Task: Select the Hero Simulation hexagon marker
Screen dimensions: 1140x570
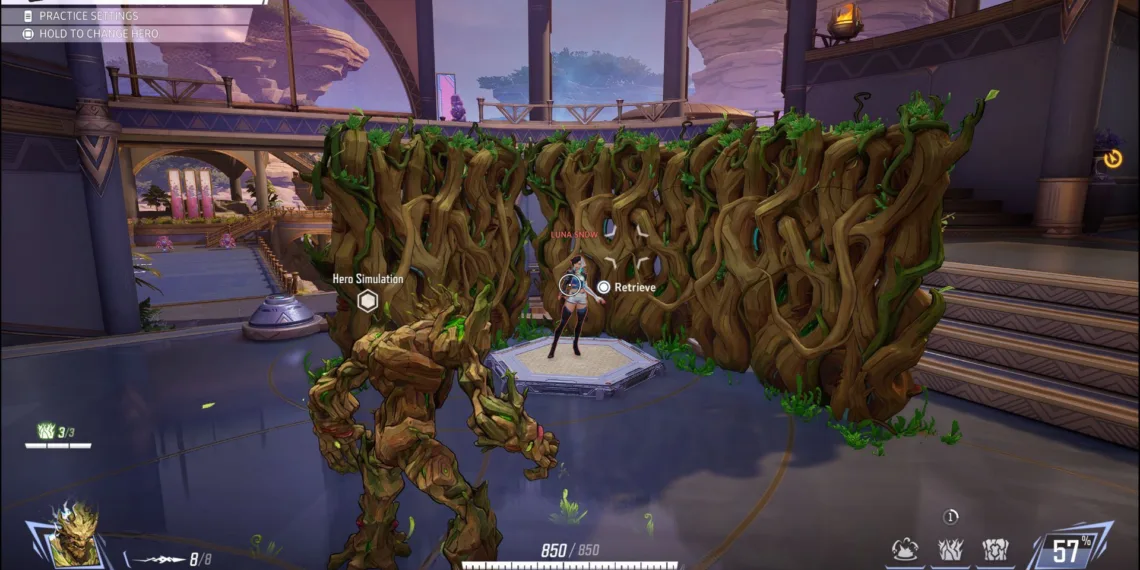Action: tap(368, 300)
